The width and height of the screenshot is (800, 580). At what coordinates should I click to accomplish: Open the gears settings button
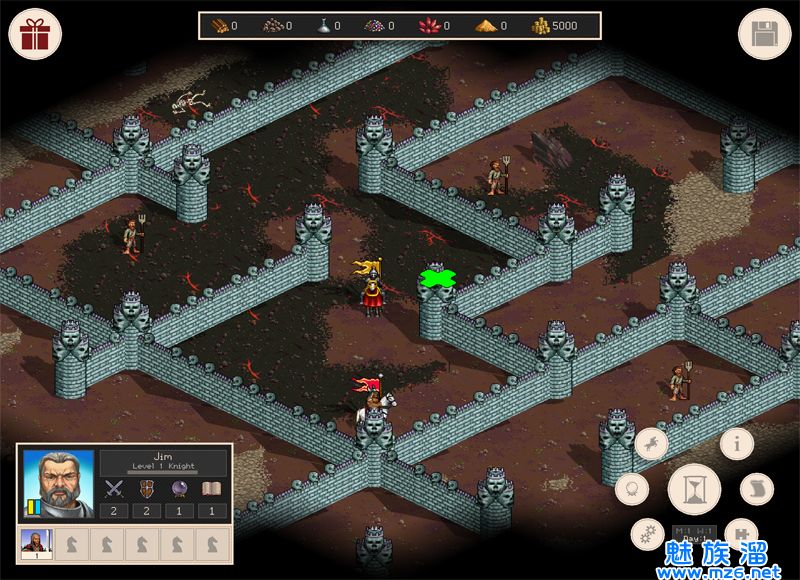[647, 534]
